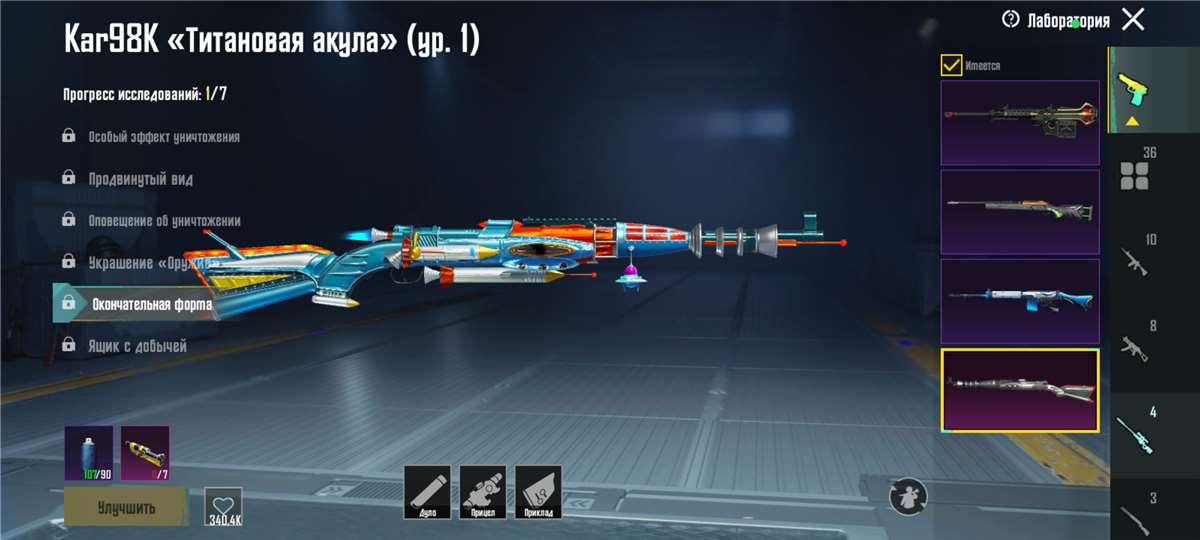Open the Прицел scope attachment slot
1200x540 pixels.
coord(483,492)
